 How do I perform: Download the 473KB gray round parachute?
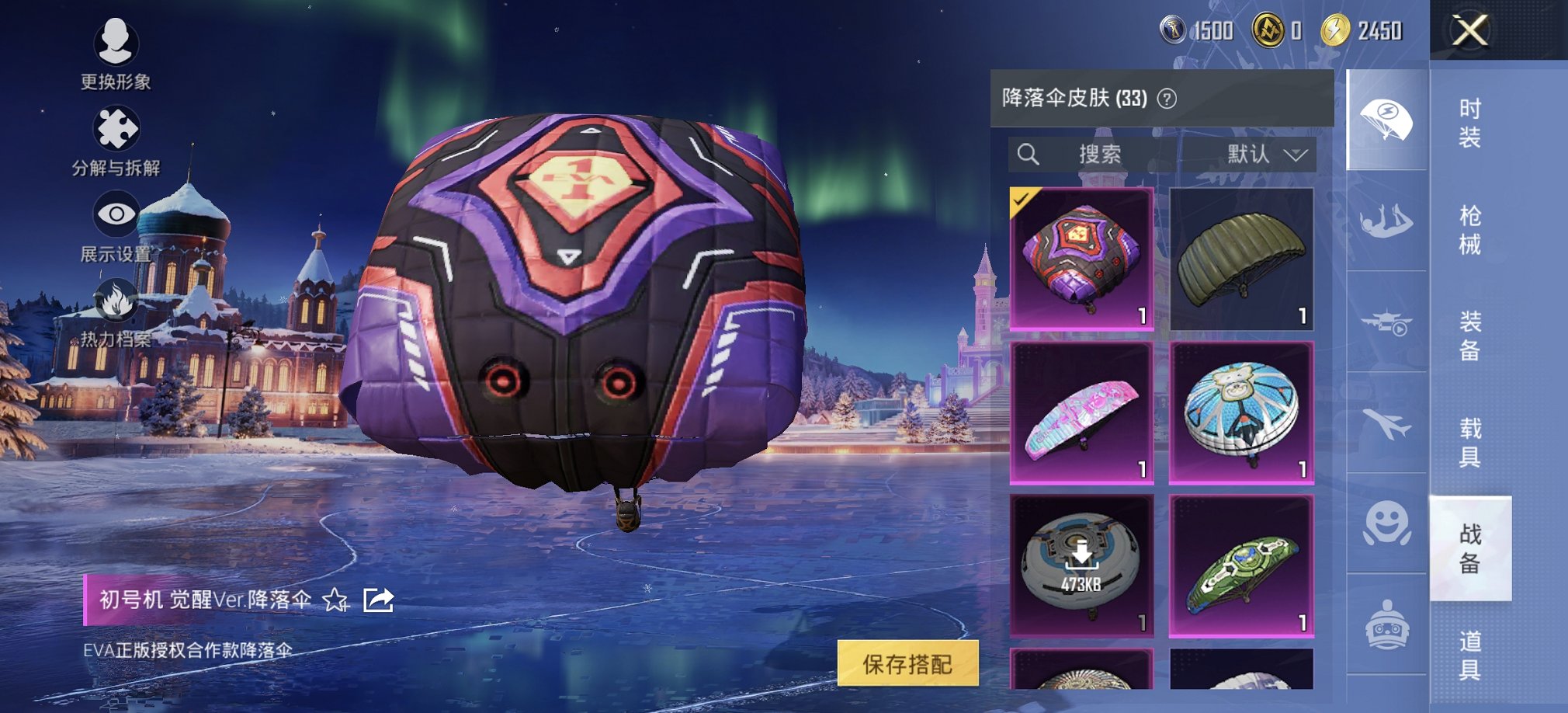1081,565
